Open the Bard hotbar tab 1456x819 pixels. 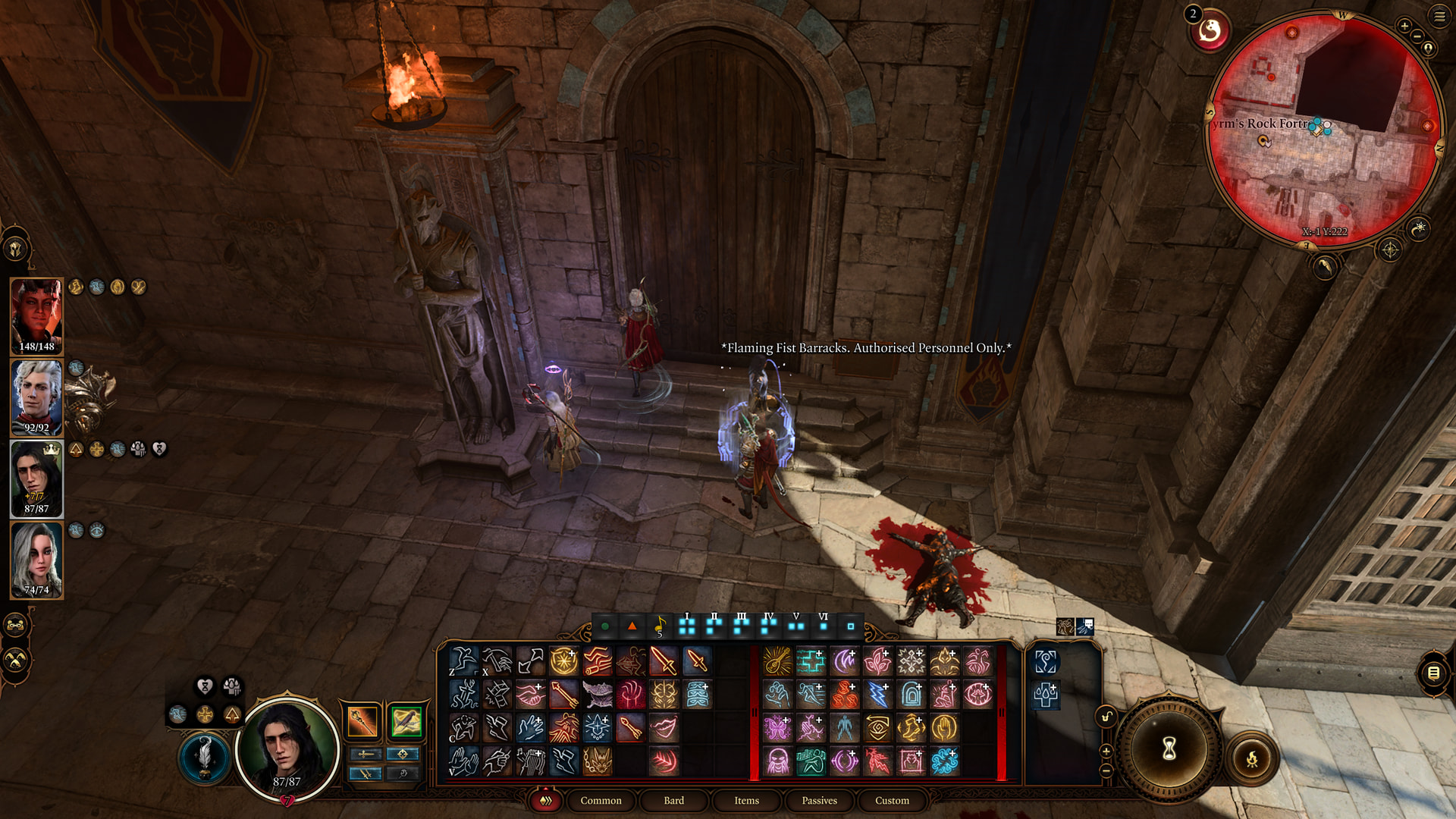pos(673,800)
